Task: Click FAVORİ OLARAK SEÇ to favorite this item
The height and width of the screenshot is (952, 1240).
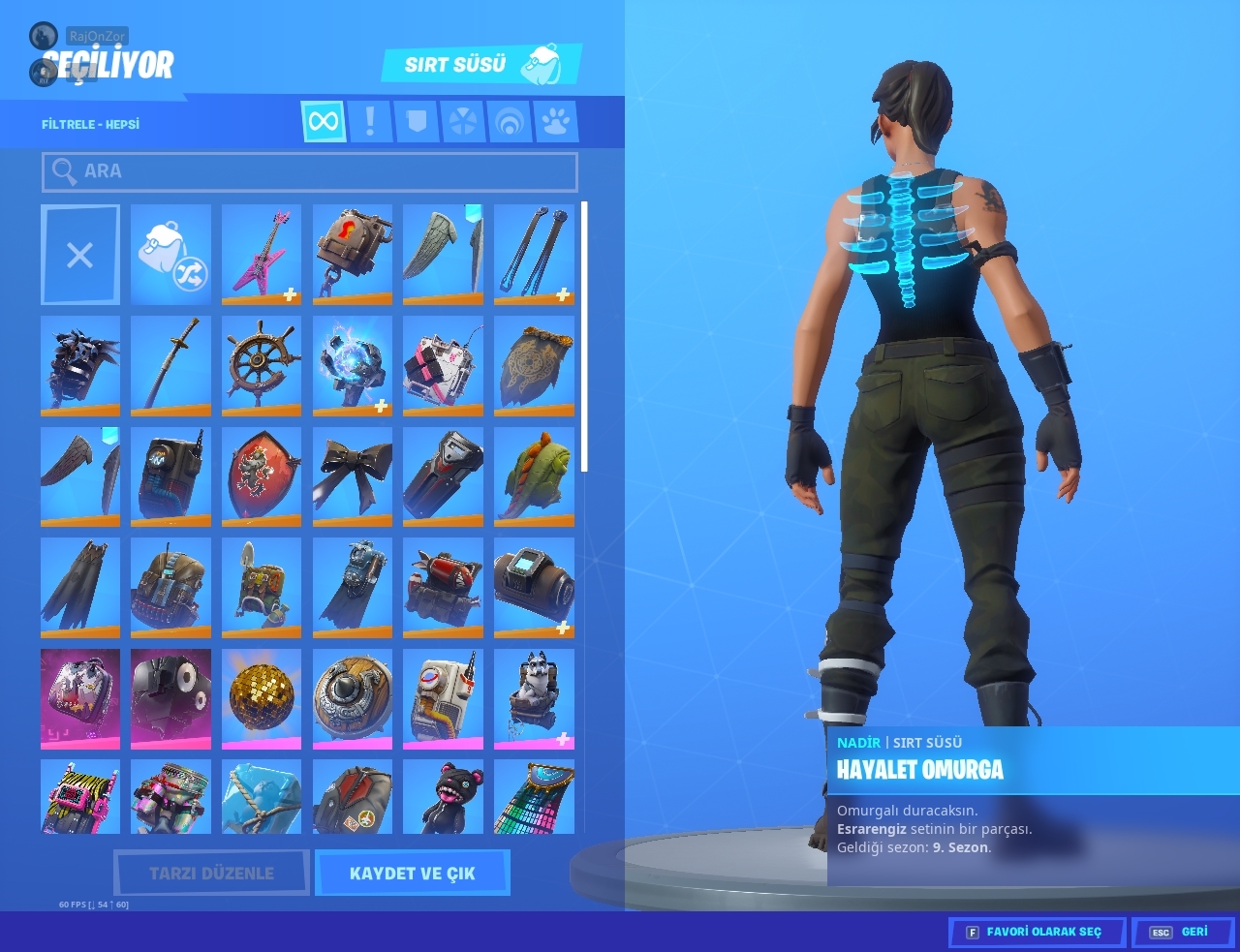Action: point(1037,932)
